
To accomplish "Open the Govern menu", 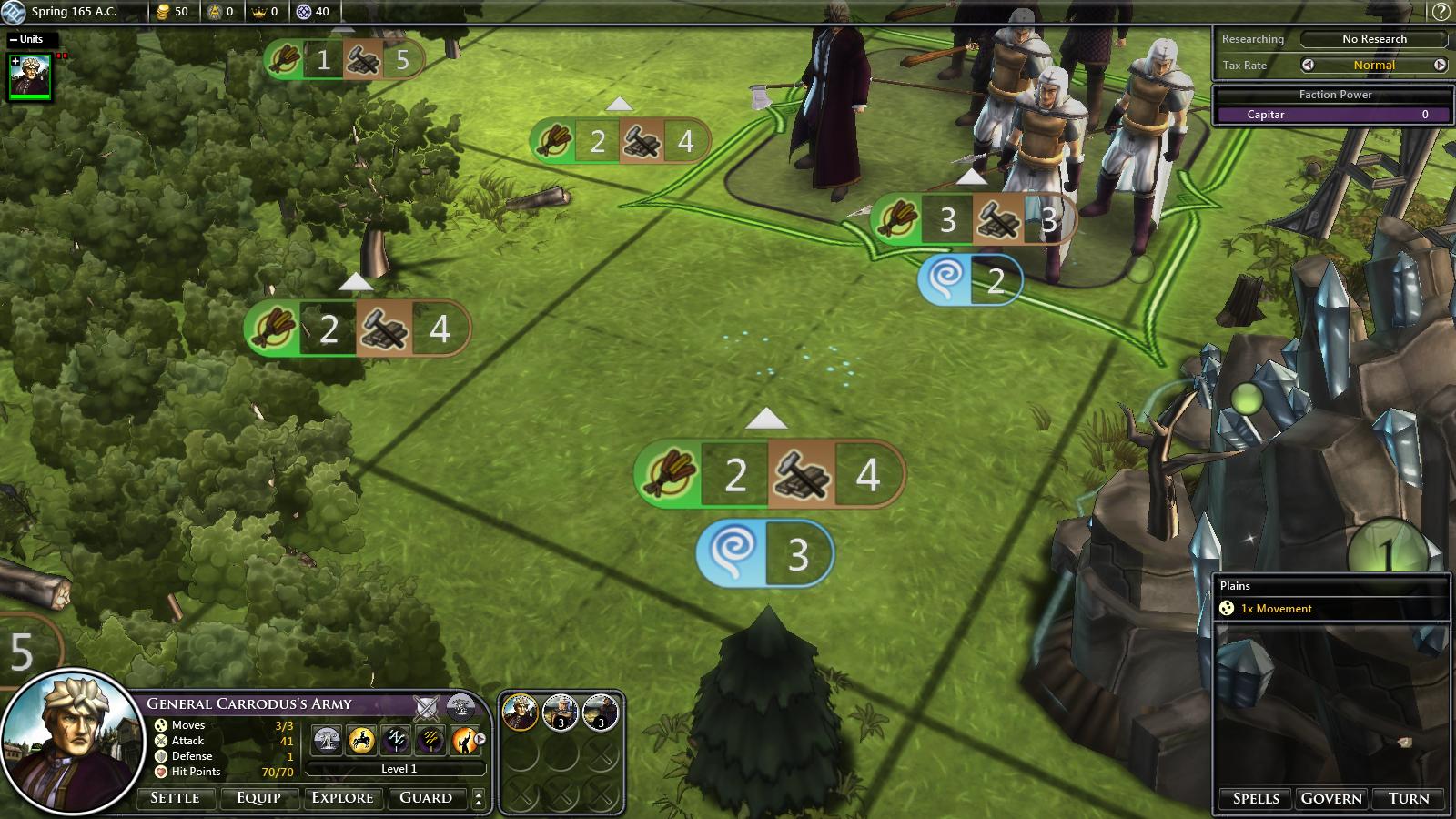I will [1331, 798].
